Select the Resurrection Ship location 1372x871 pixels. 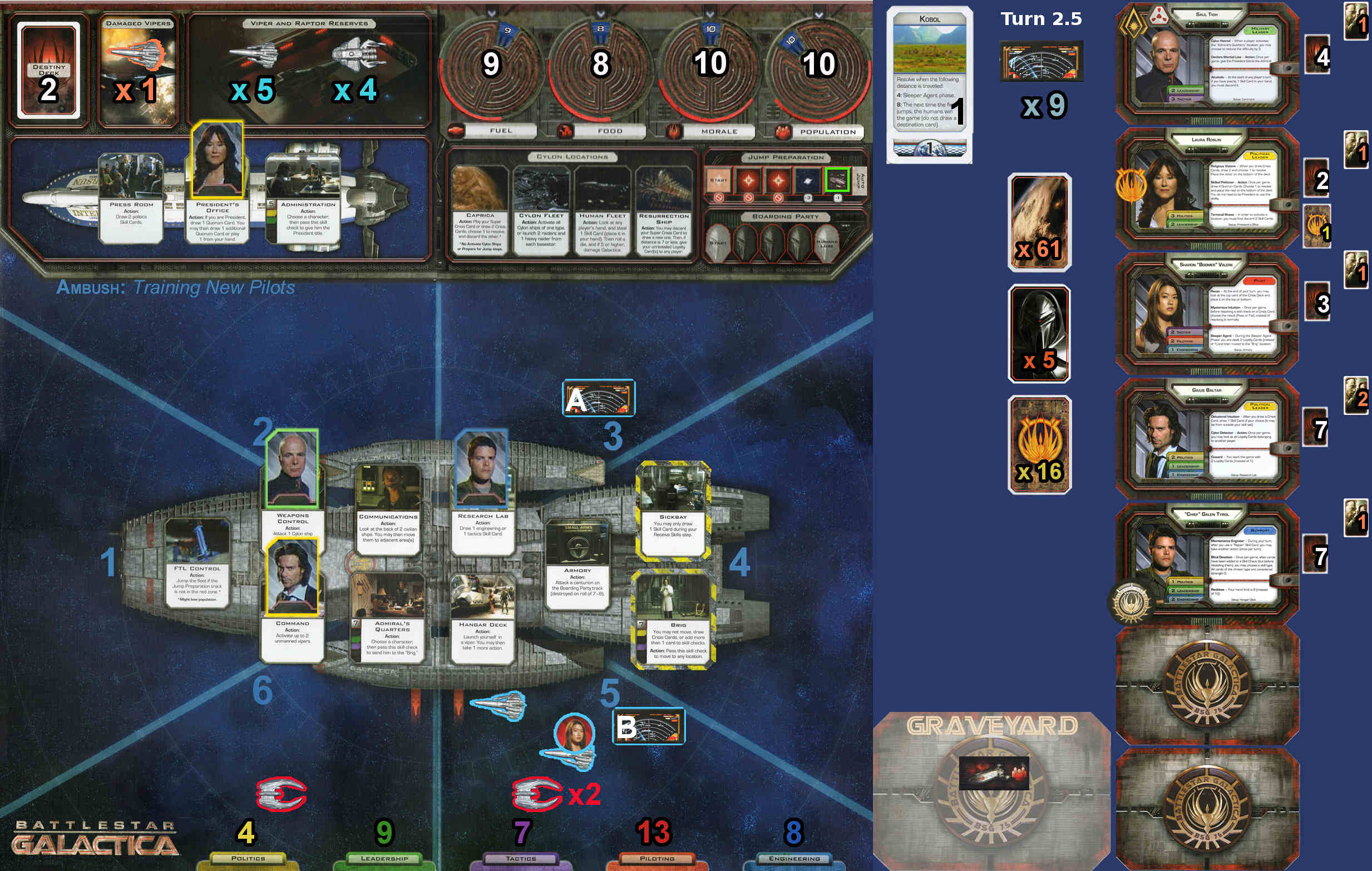[663, 211]
